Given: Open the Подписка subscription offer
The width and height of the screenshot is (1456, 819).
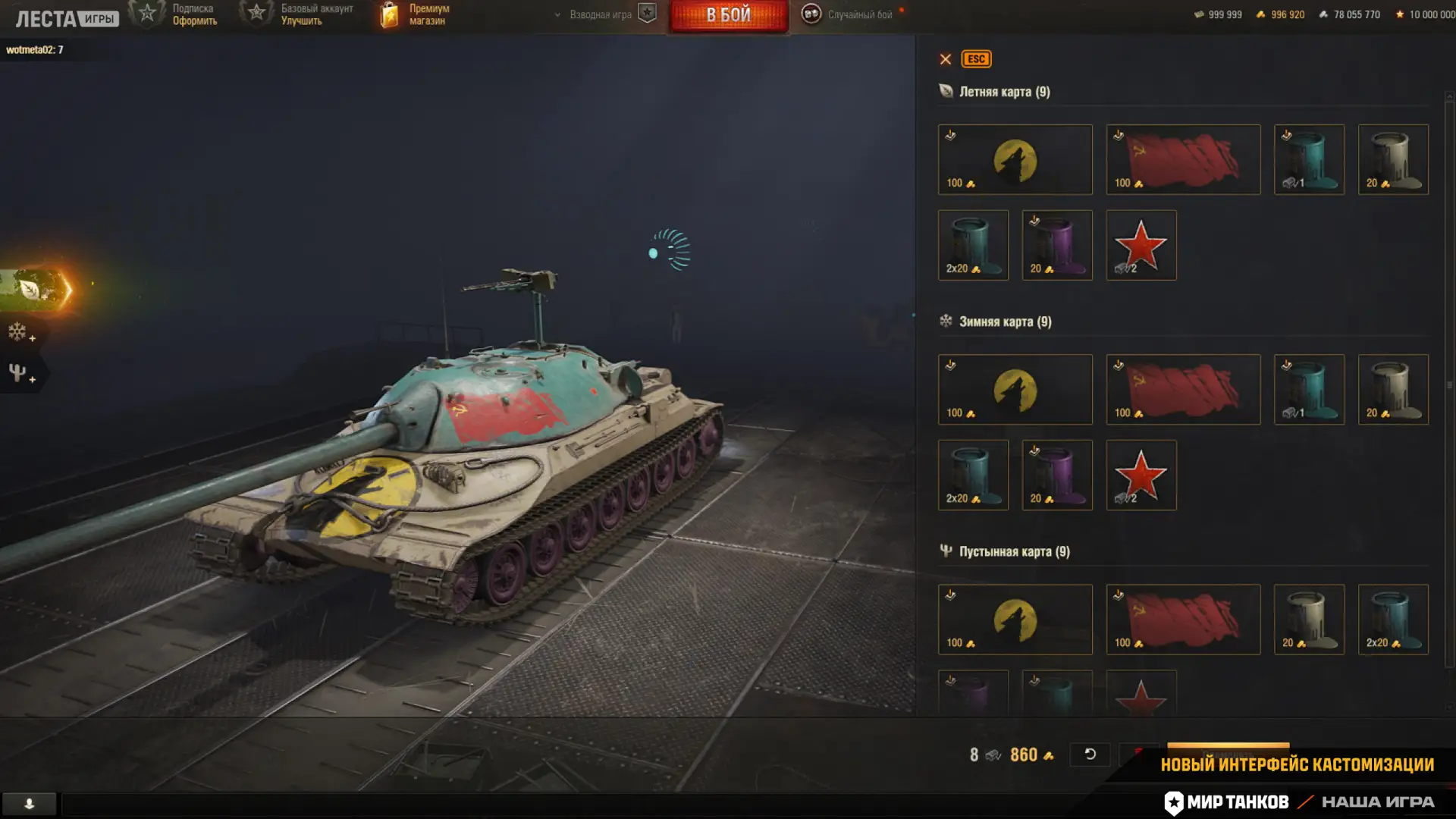Looking at the screenshot, I should coord(176,14).
